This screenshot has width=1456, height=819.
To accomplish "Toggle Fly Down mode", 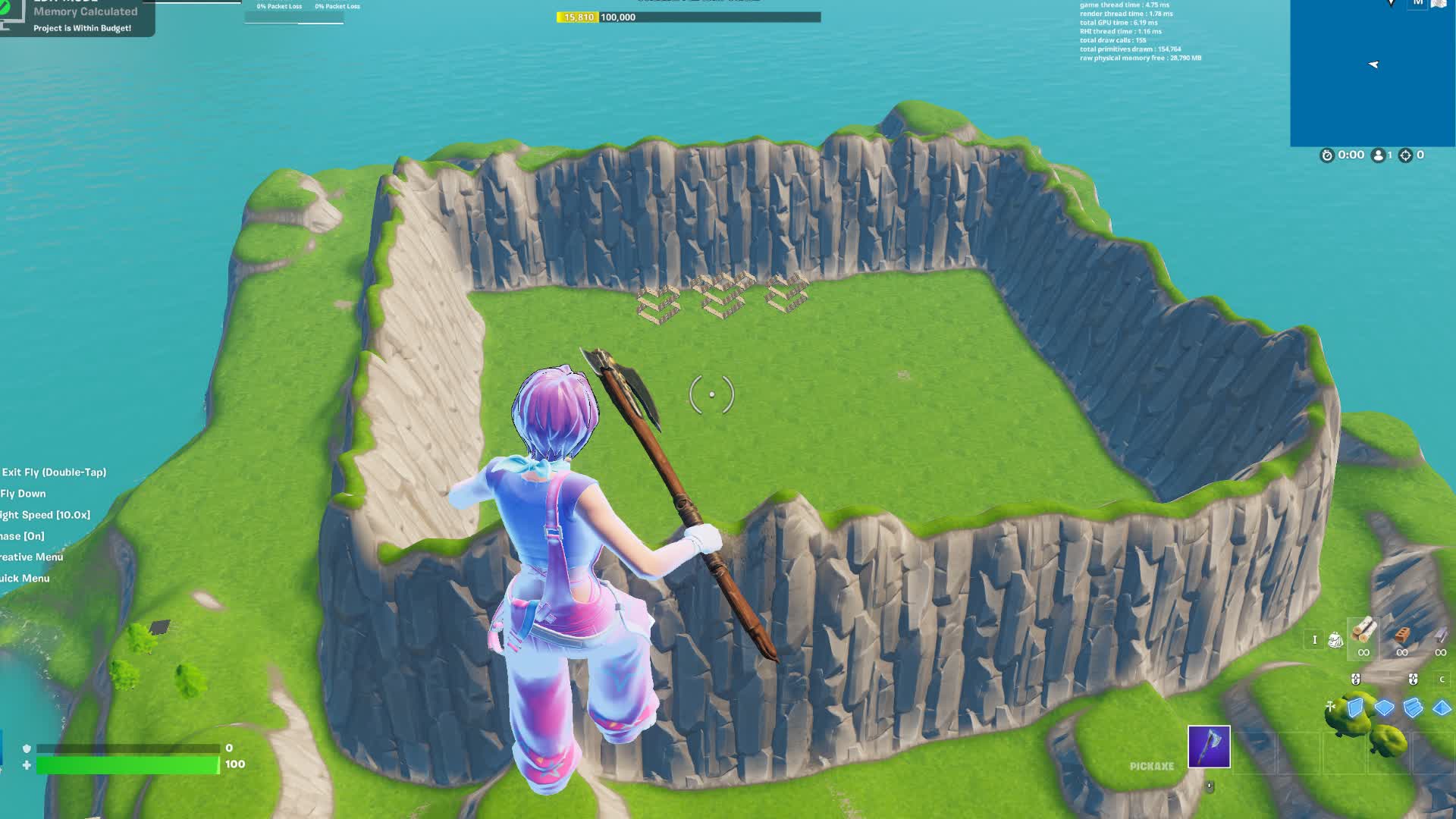I will coord(23,493).
